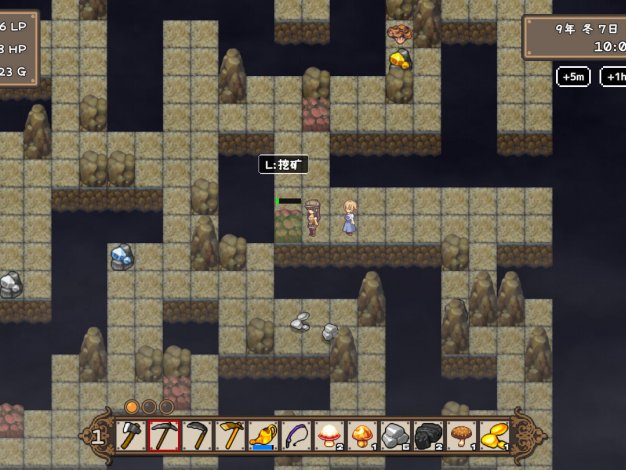Viewport: 626px width, 470px height.
Task: Pick the red-capped white mushroom slot
Action: point(329,435)
